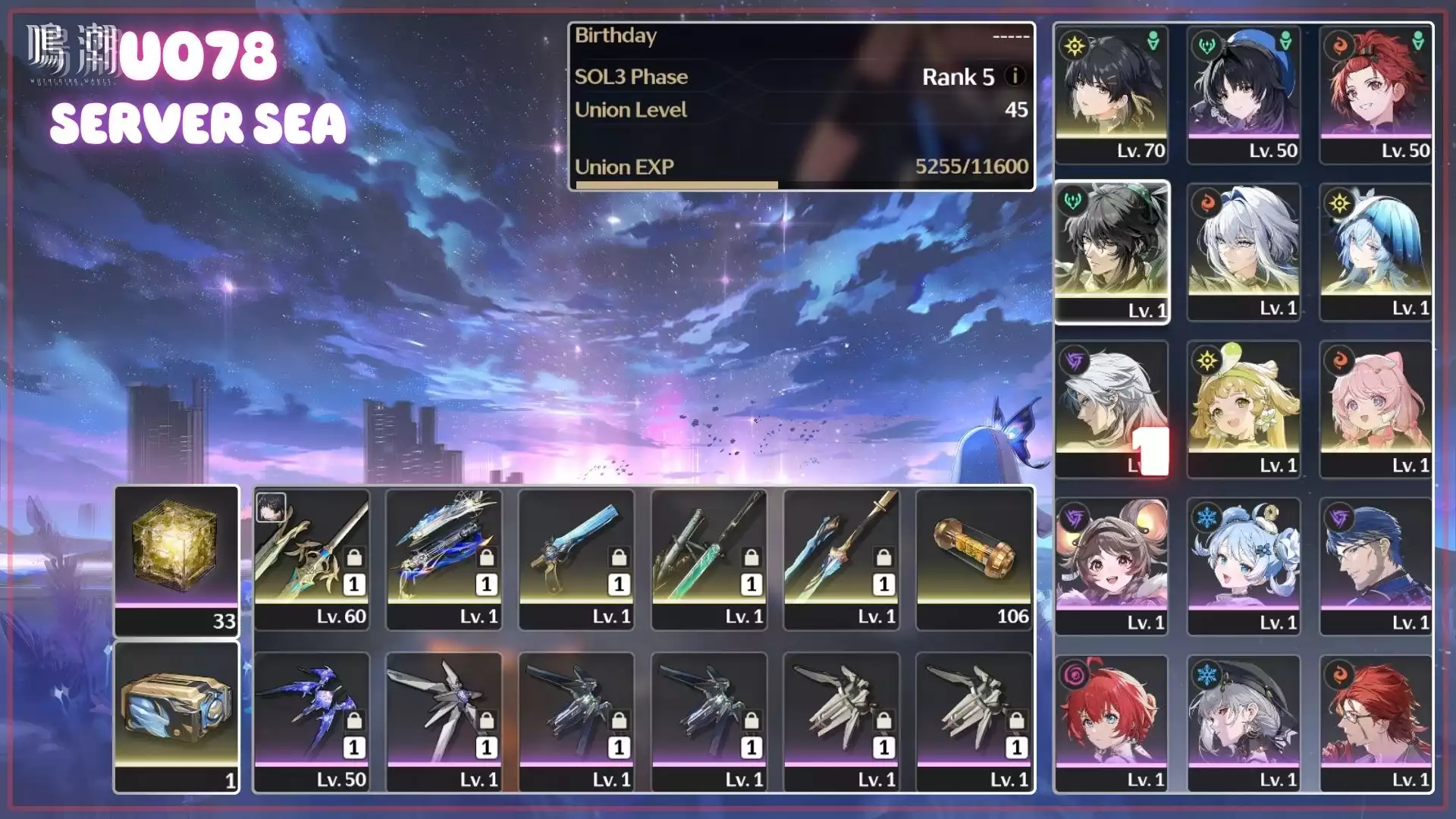Select the Lv. 70 black-haired Spectro character

[x=1111, y=94]
